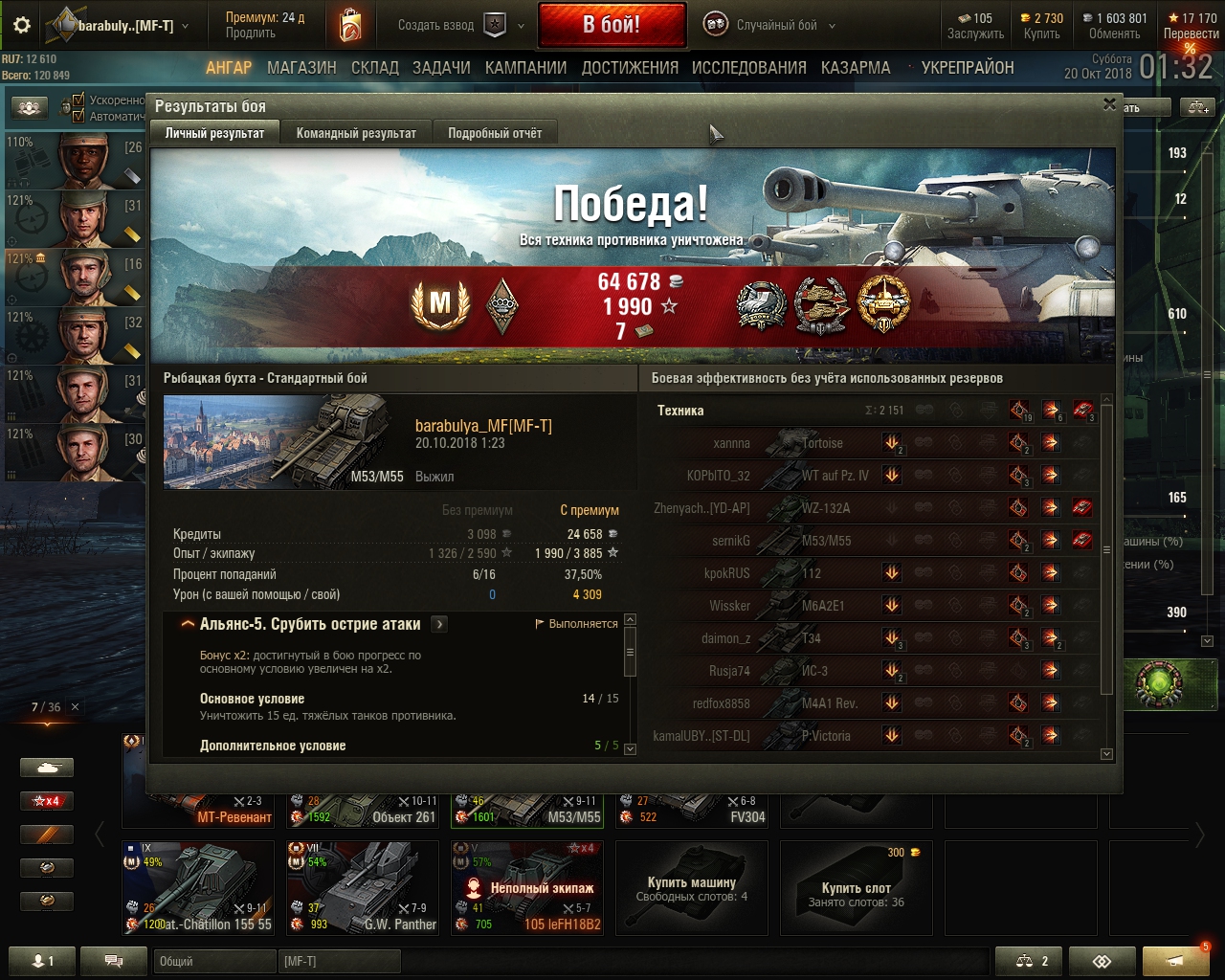
Task: Go to the СКЛАД section
Action: [x=374, y=68]
